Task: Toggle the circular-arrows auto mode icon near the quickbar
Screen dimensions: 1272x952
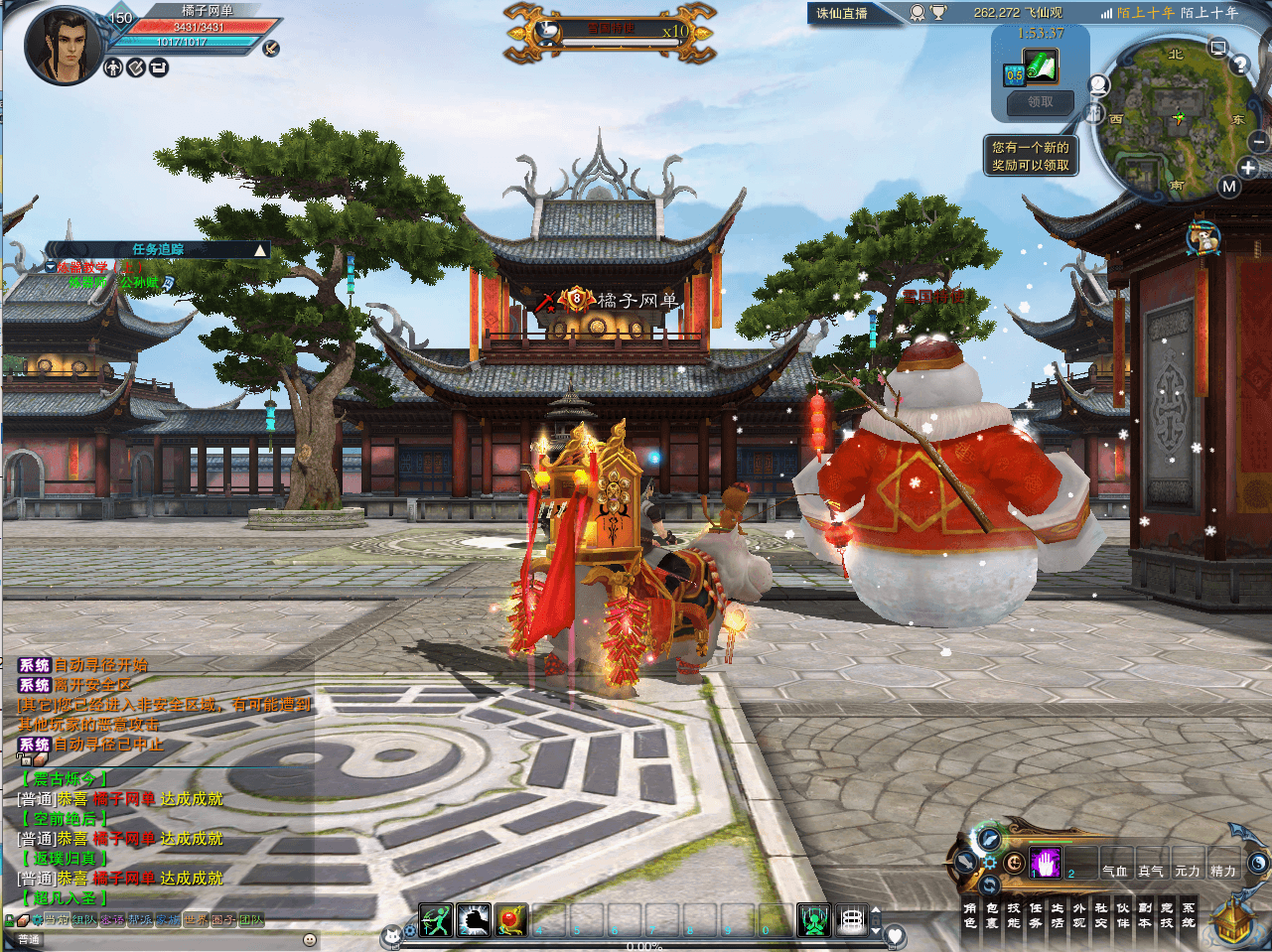Action: tap(989, 885)
